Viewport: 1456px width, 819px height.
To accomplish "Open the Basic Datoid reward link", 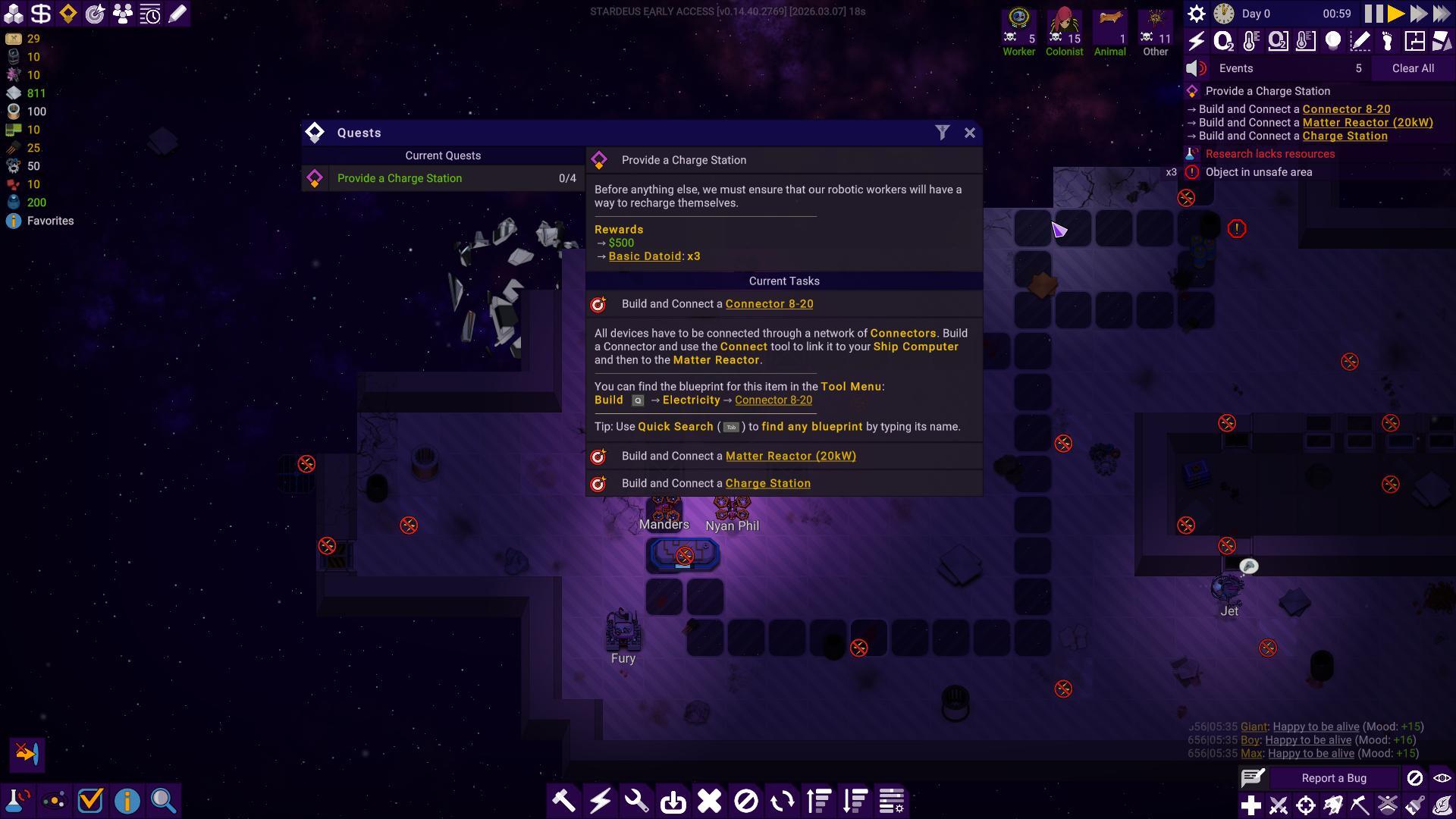I will pos(645,256).
